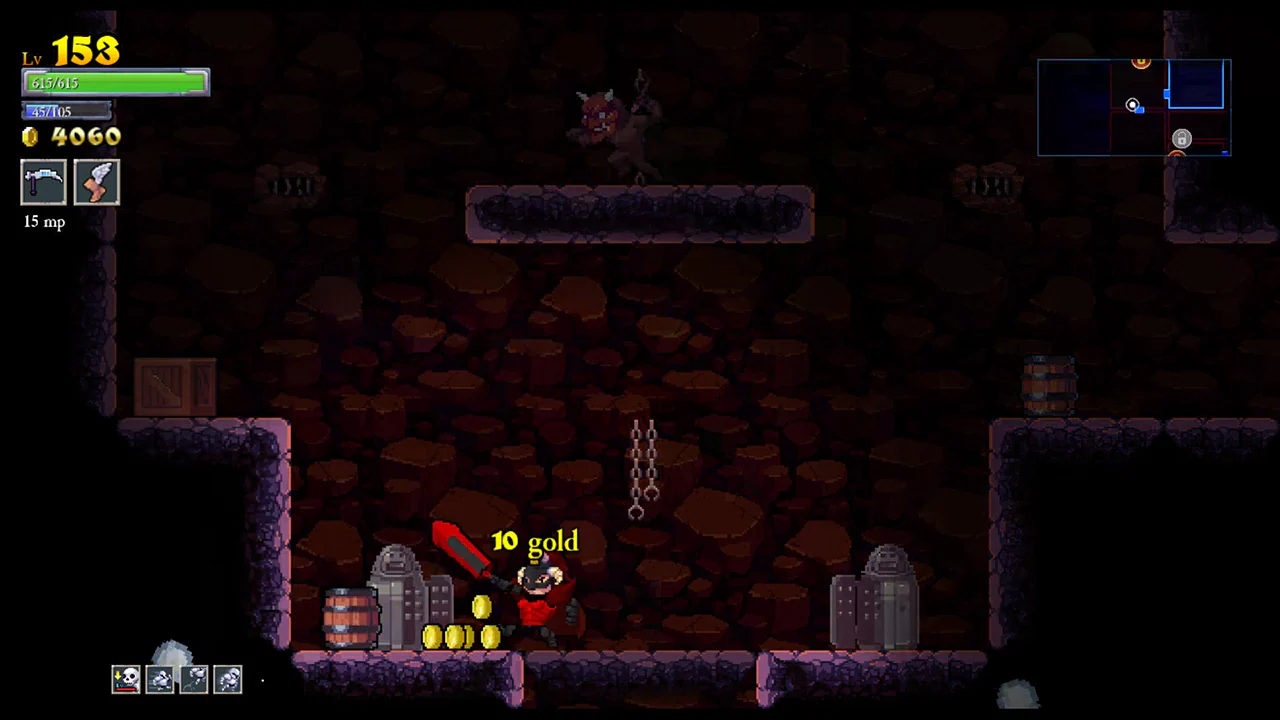Viewport: 1280px width, 720px height.
Task: Expand the 15 mp spell cost label
Action: (43, 221)
